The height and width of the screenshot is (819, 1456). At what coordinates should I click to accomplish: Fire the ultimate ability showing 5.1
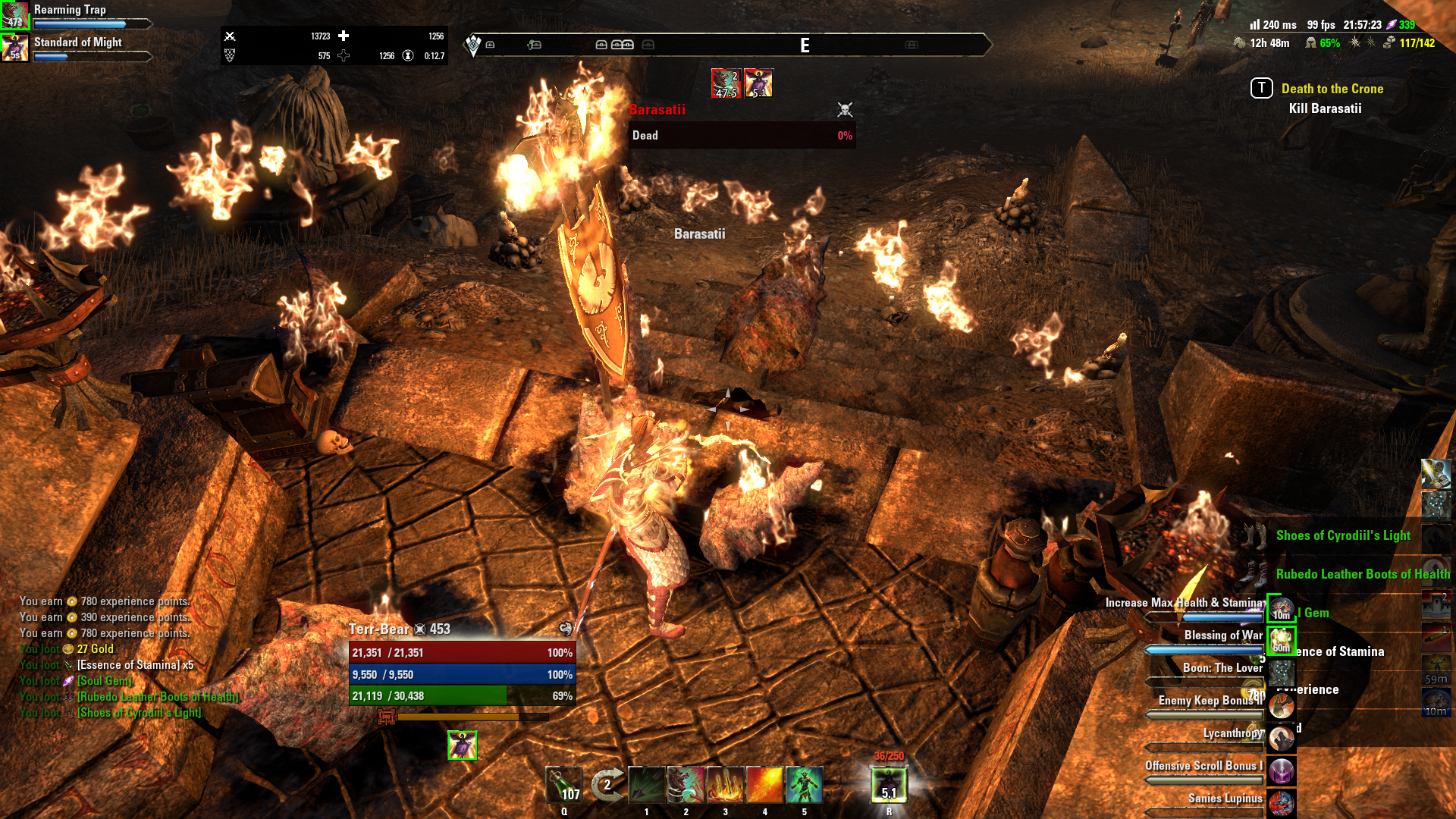coord(889,785)
